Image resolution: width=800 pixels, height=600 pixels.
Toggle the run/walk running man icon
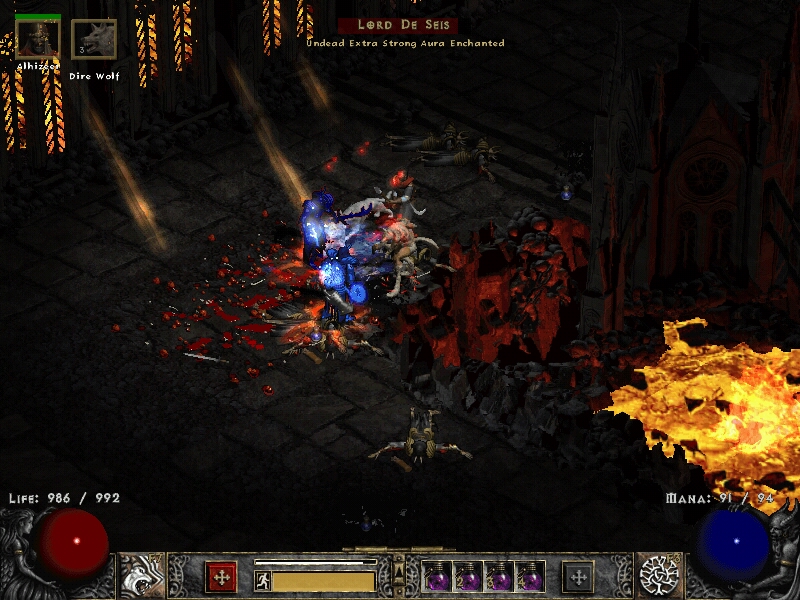pyautogui.click(x=262, y=581)
